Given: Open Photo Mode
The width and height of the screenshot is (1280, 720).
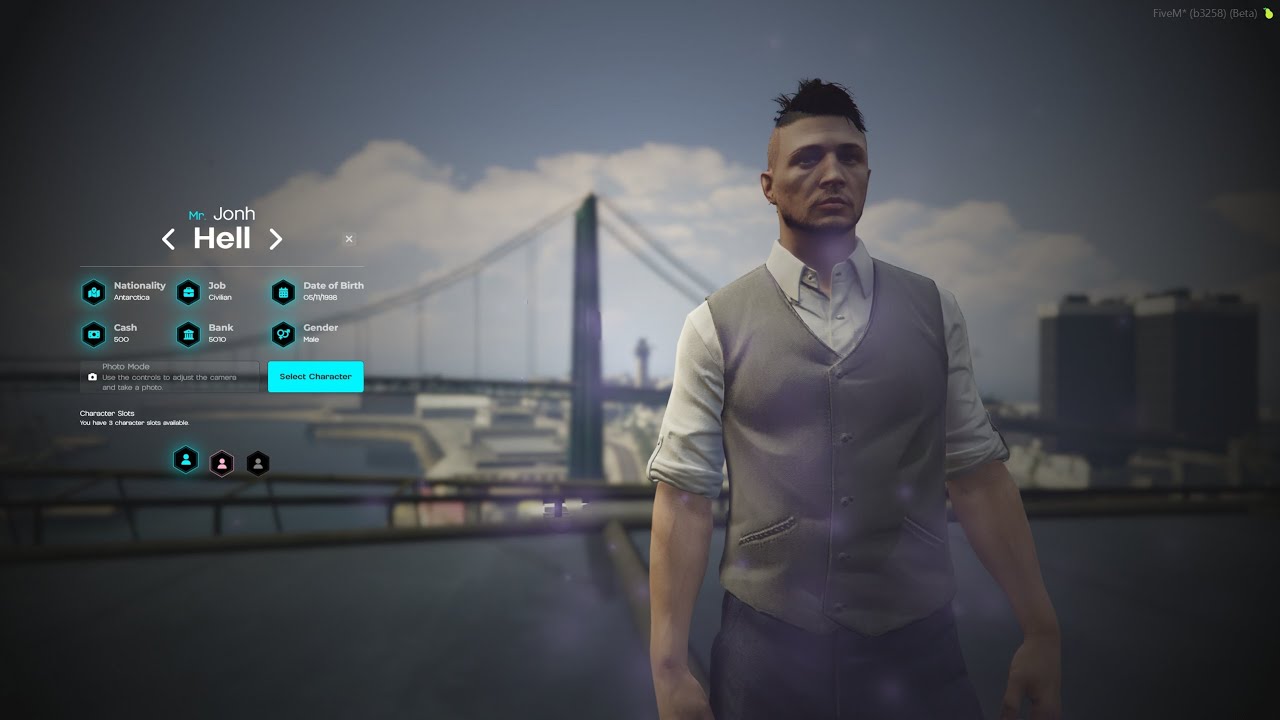Looking at the screenshot, I should [169, 377].
